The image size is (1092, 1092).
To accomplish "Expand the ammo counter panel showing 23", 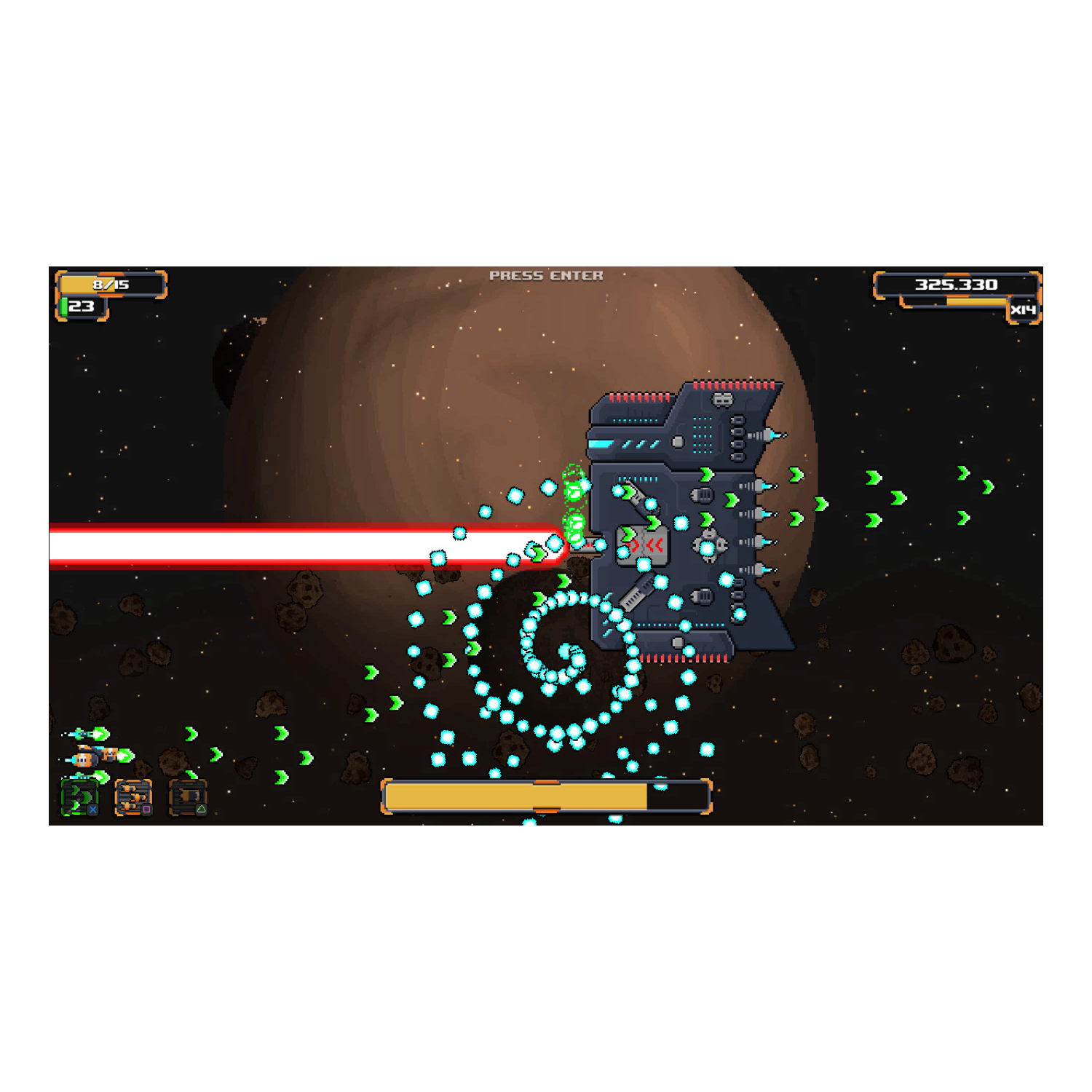I will click(82, 309).
